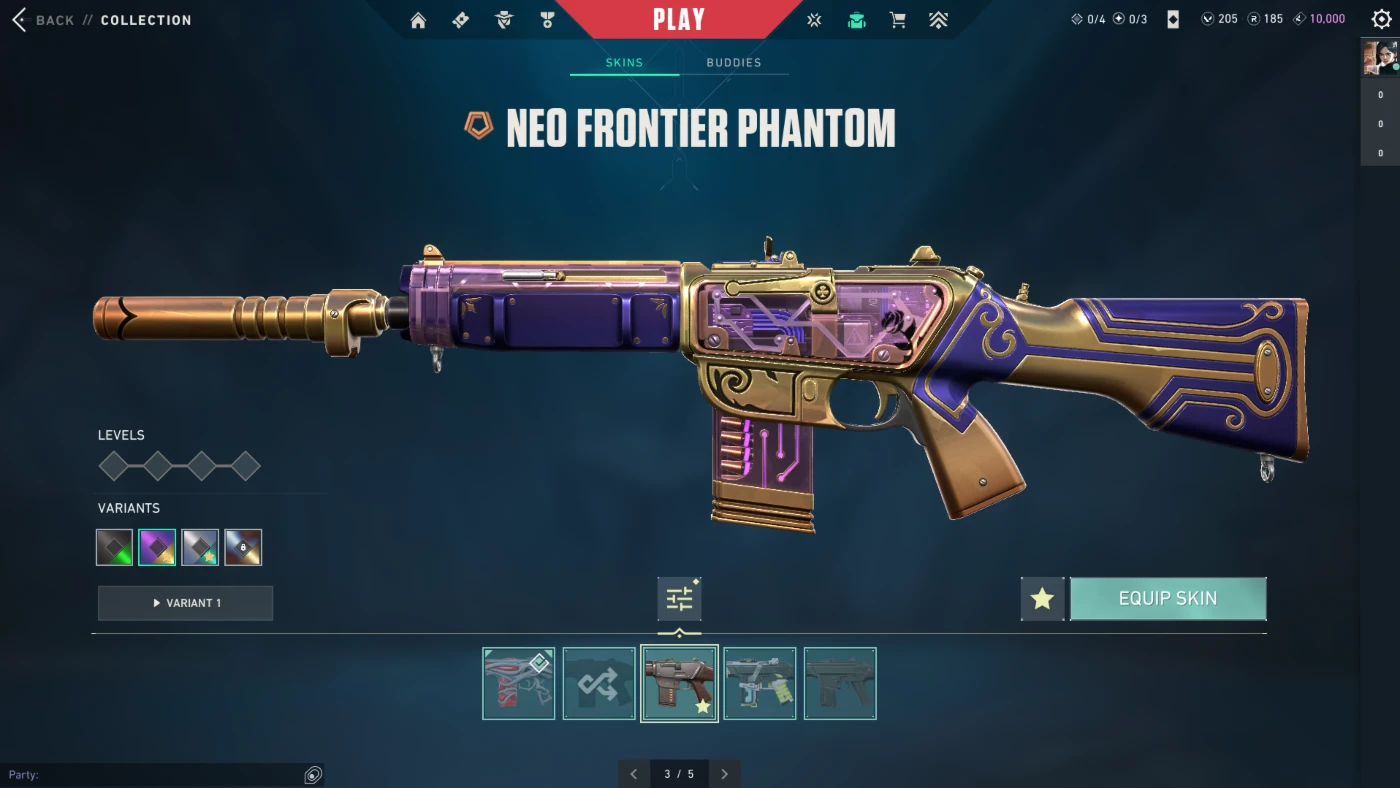Toggle favorite with the star button
Screen dimensions: 1400x788
1042,599
